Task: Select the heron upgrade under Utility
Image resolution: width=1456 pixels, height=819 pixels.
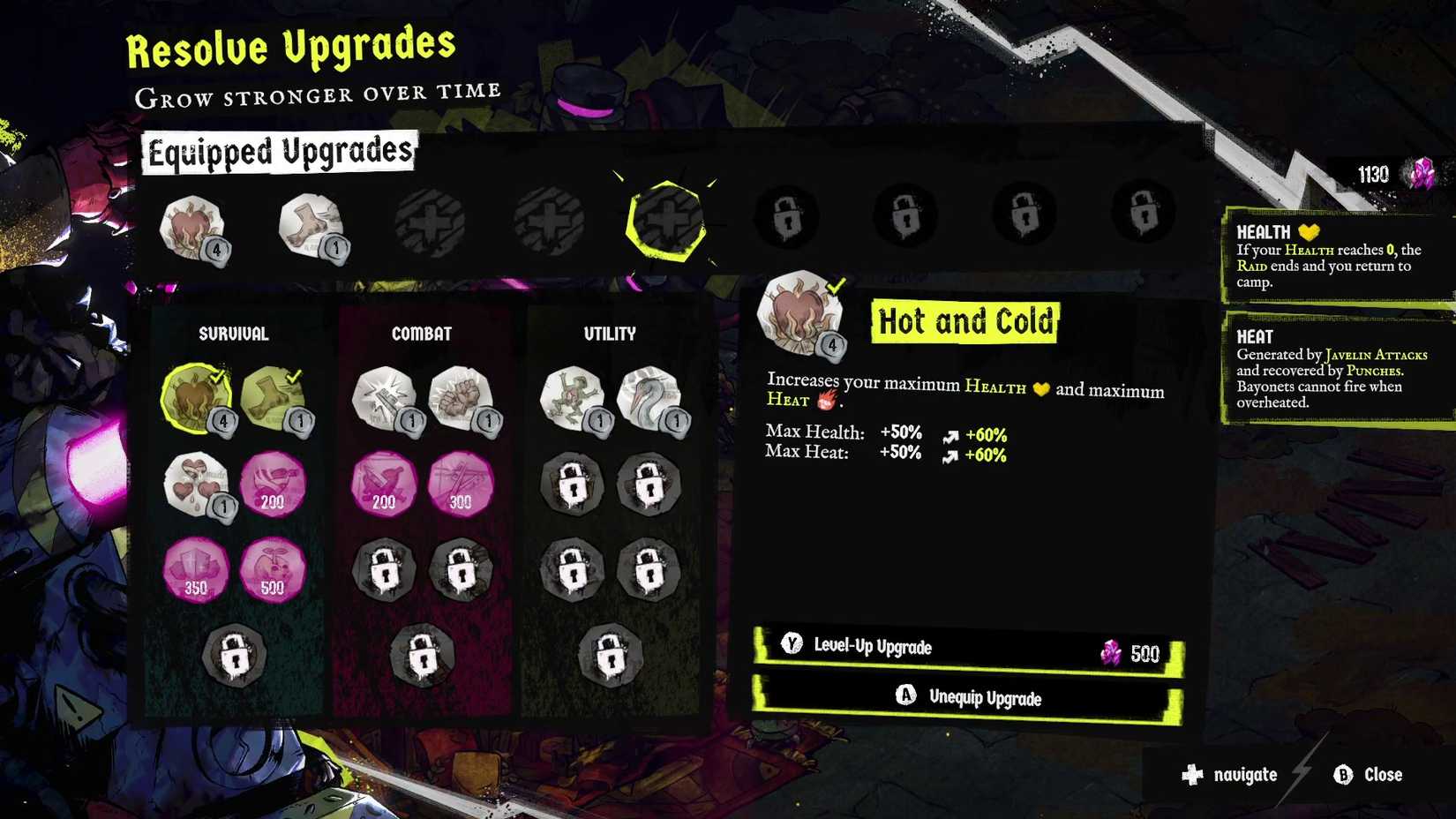Action: point(650,395)
